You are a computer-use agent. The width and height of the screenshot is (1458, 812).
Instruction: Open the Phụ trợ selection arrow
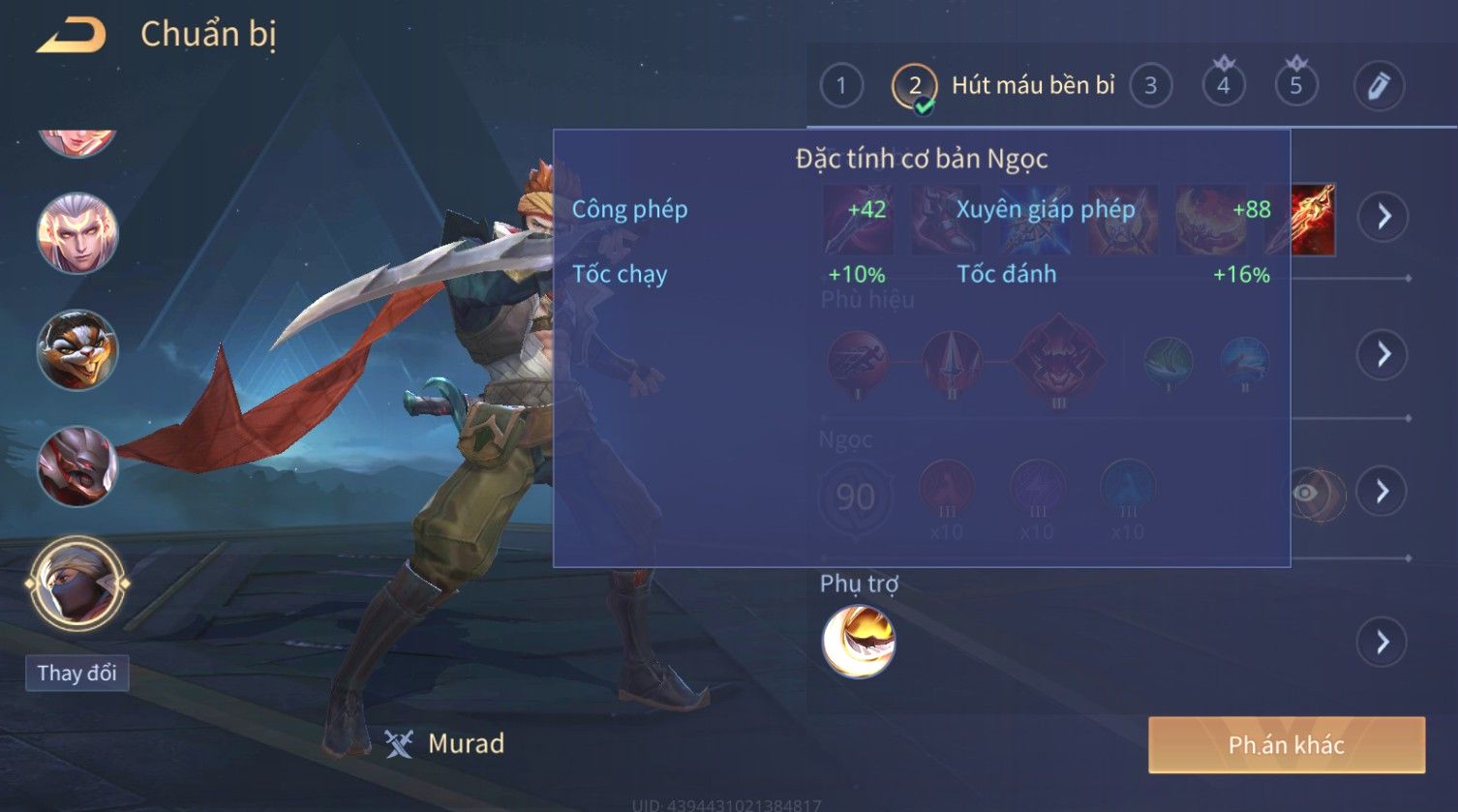click(1382, 642)
